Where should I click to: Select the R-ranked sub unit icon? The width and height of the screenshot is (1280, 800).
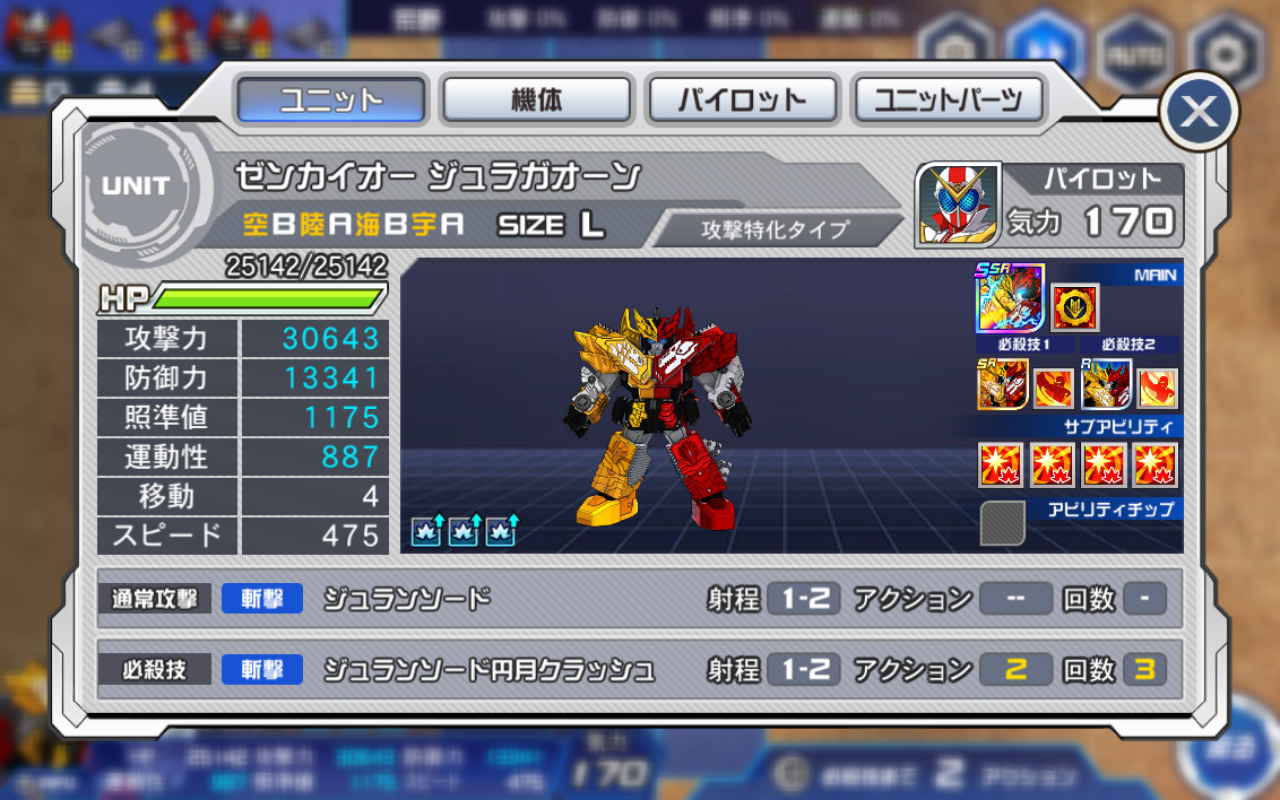coord(1107,386)
